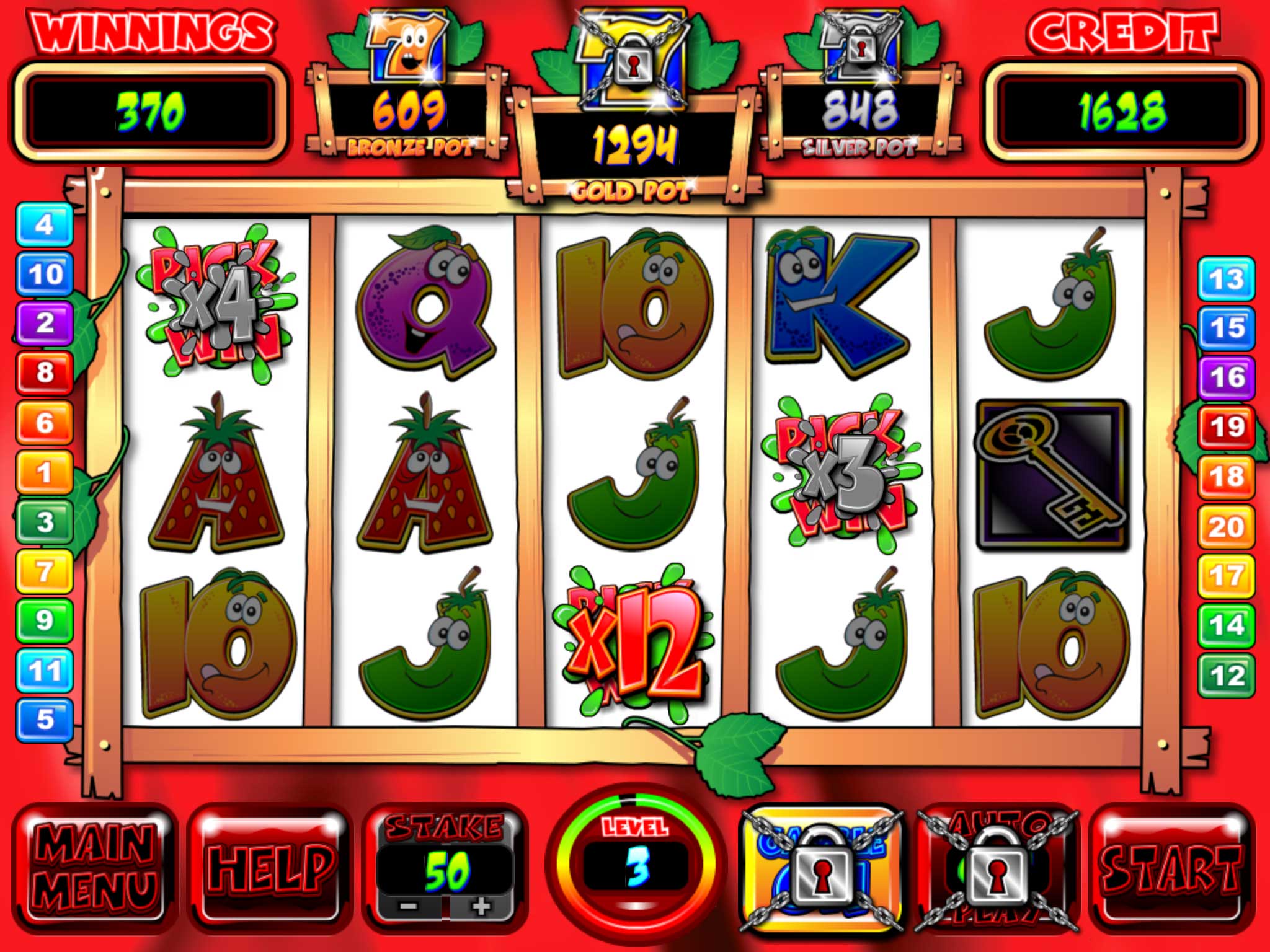
Task: Select payline number 4 marker
Action: 44,224
